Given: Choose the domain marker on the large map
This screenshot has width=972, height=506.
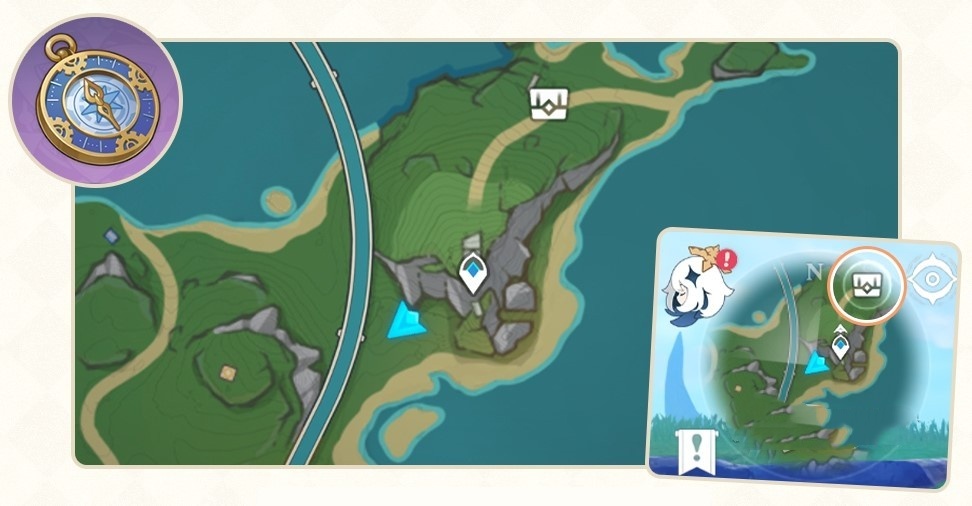Looking at the screenshot, I should [549, 102].
